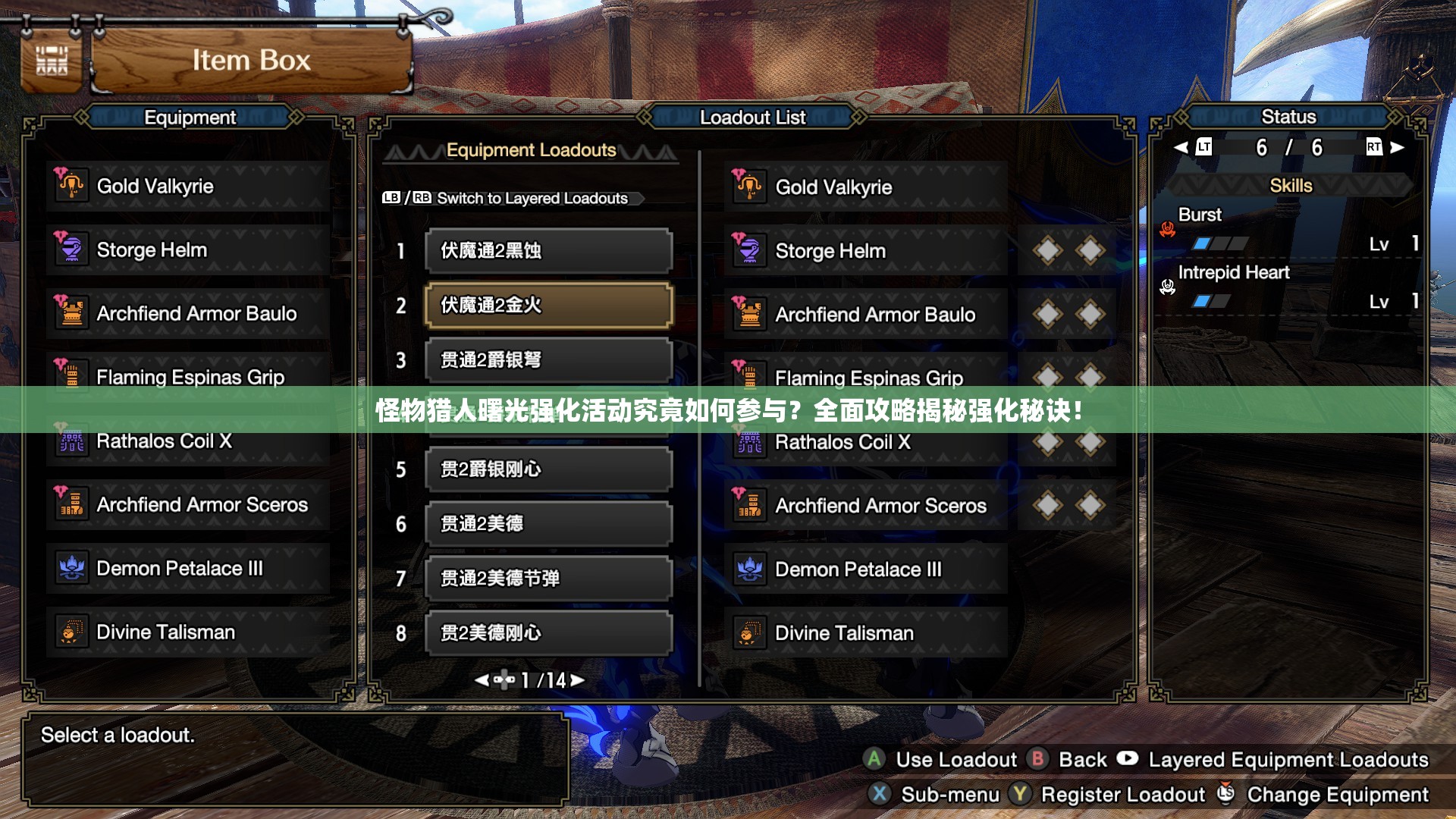View Archfiend Armor Baulo in the Loadout List
This screenshot has height=819, width=1456.
click(865, 315)
